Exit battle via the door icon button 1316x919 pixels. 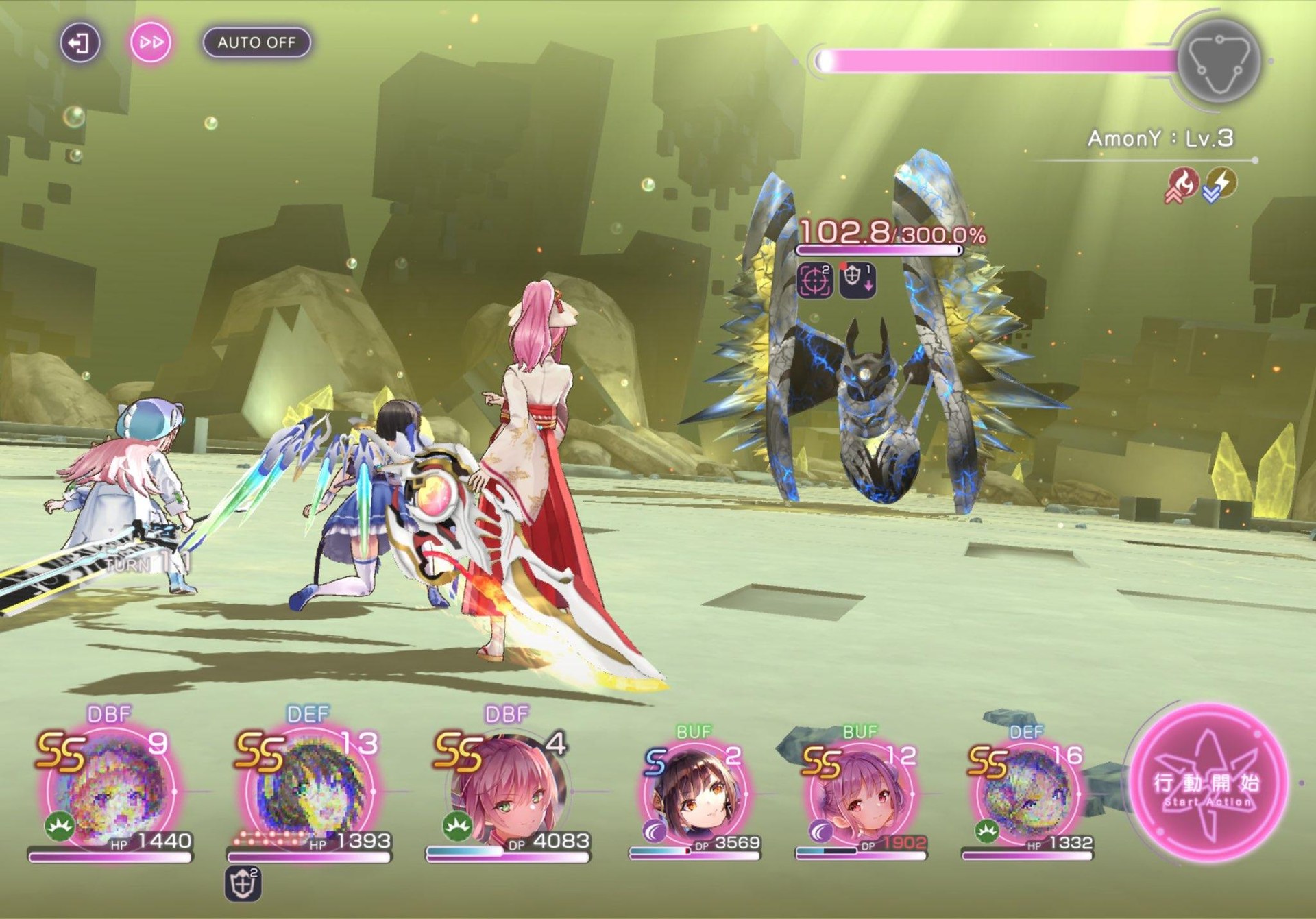point(80,43)
